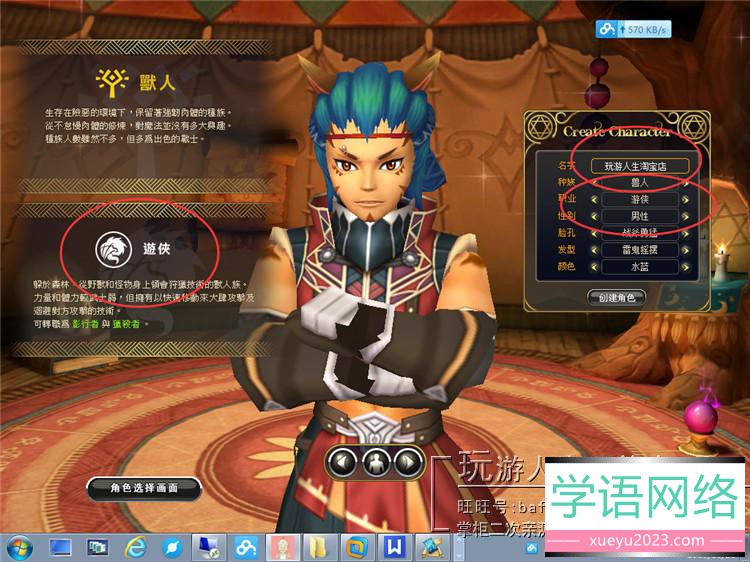Advance to the next hairstyle after 雷鬼摇摆
Screen dimensions: 750x562
coord(685,249)
